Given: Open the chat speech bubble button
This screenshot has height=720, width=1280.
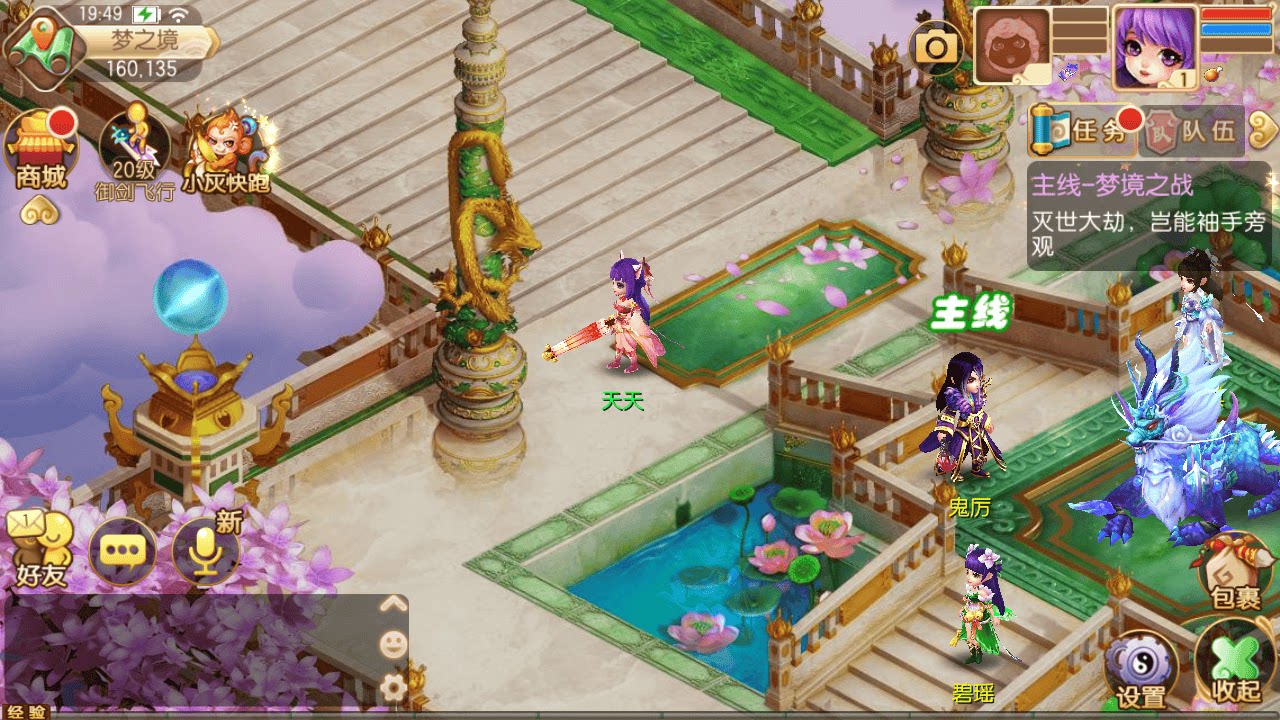Looking at the screenshot, I should [x=123, y=552].
